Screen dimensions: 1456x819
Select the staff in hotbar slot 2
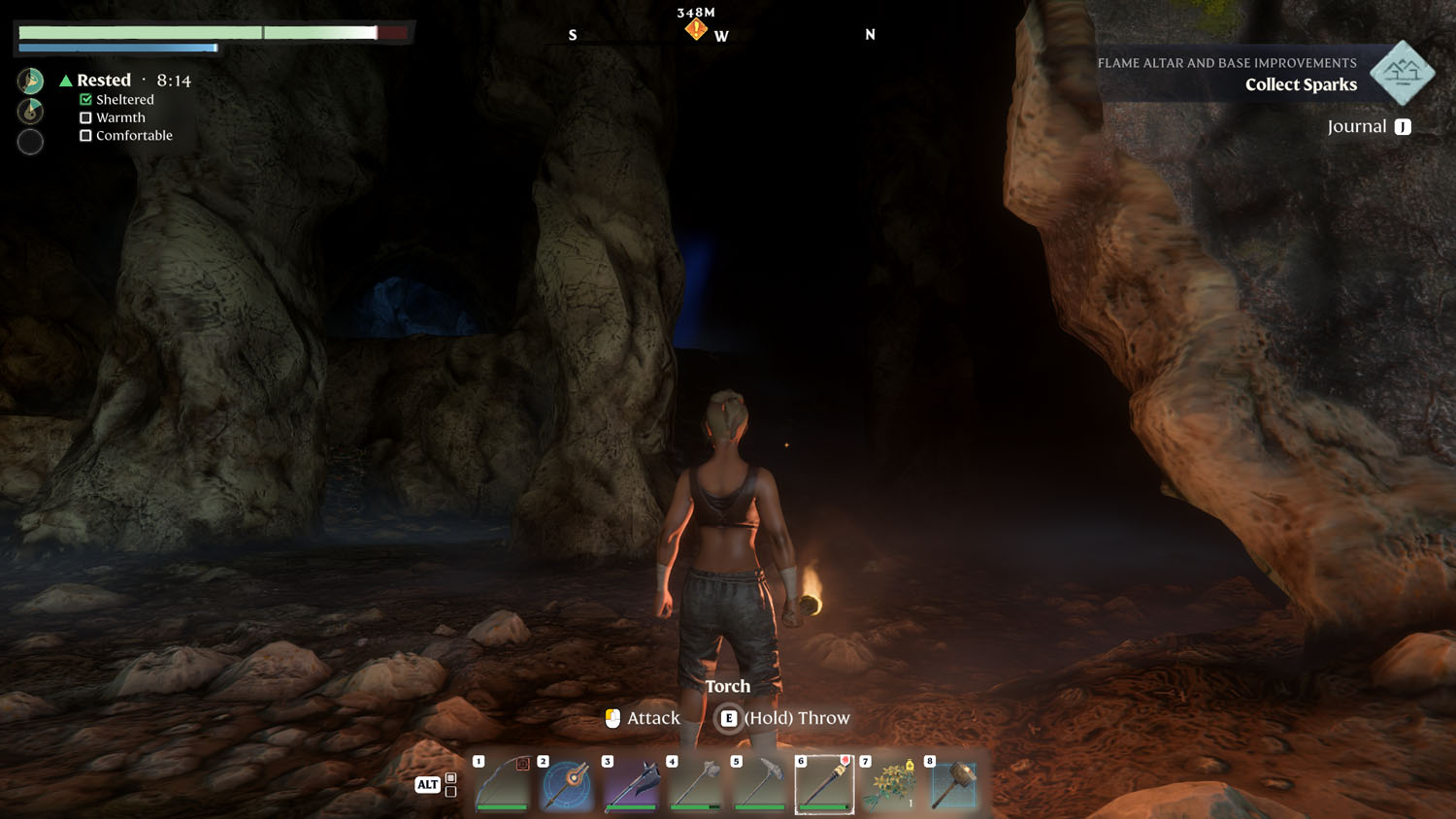coord(567,784)
